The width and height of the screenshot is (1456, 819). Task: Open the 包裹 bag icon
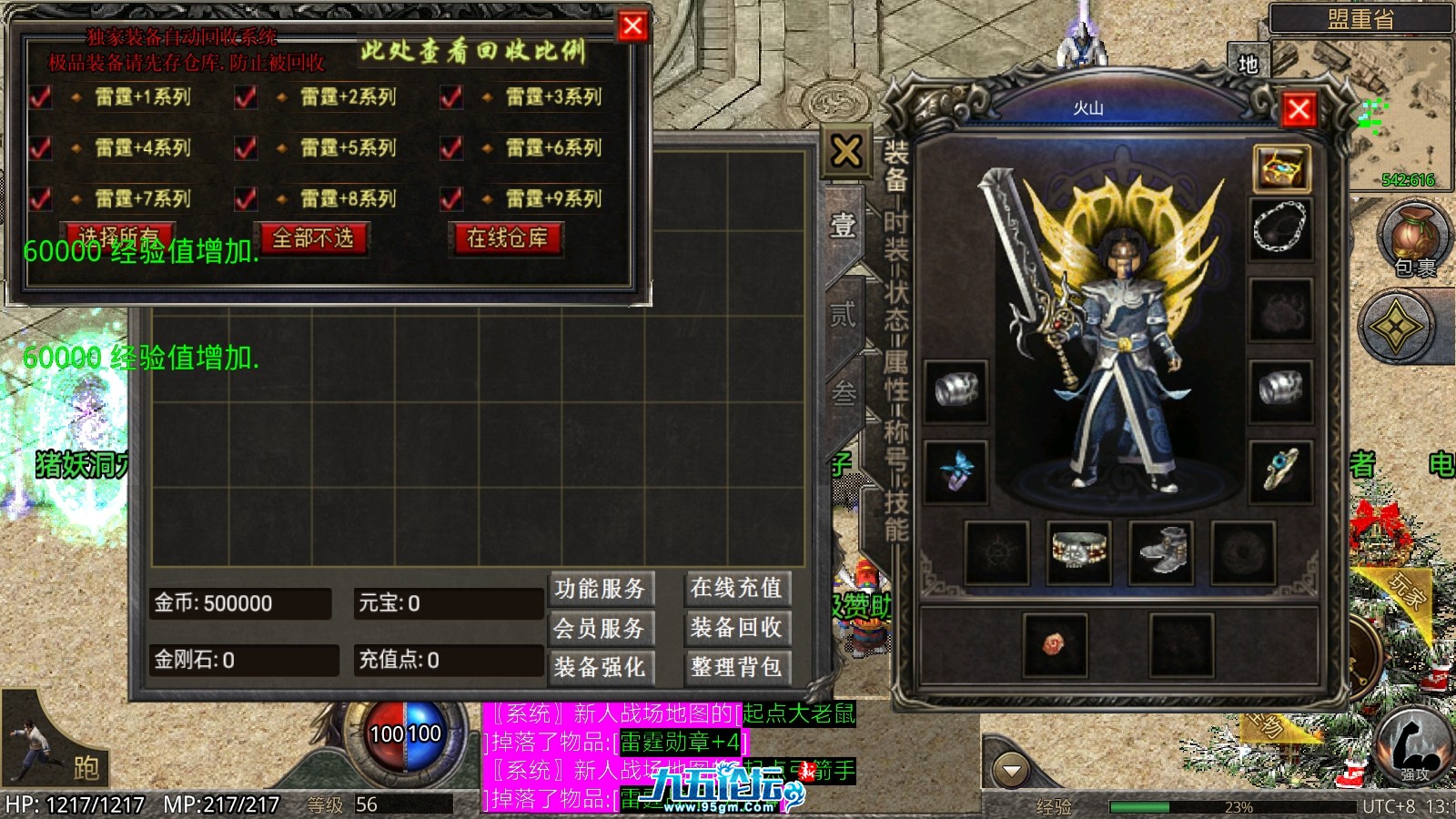(1413, 238)
